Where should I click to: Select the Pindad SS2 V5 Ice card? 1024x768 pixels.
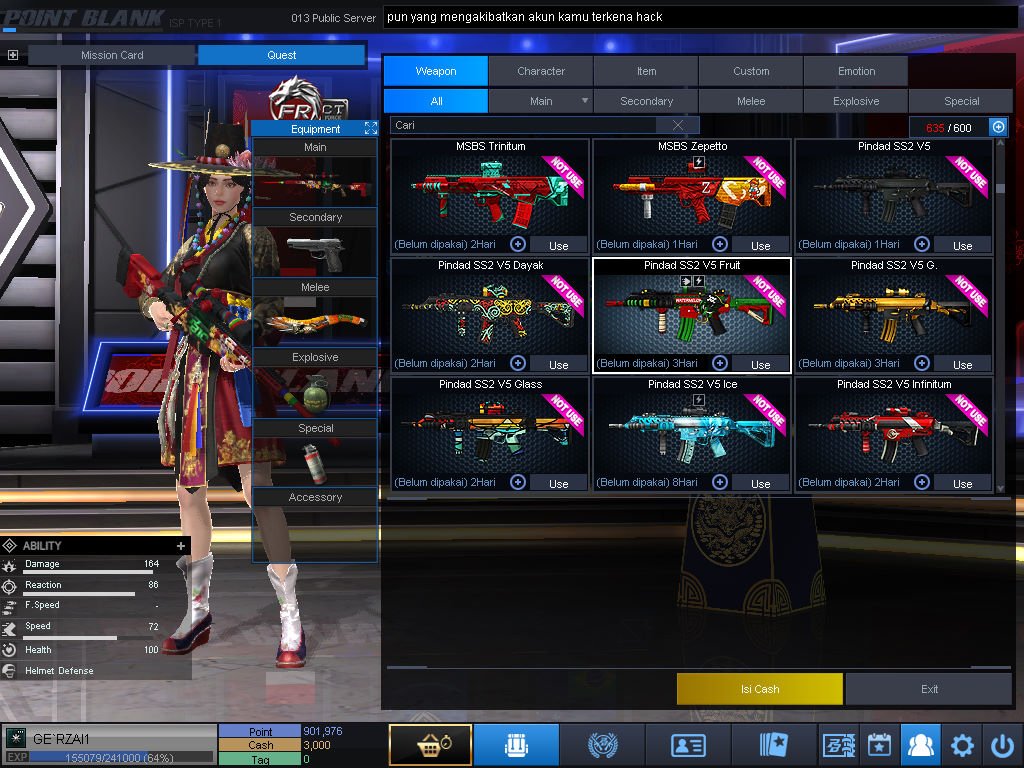pos(692,430)
